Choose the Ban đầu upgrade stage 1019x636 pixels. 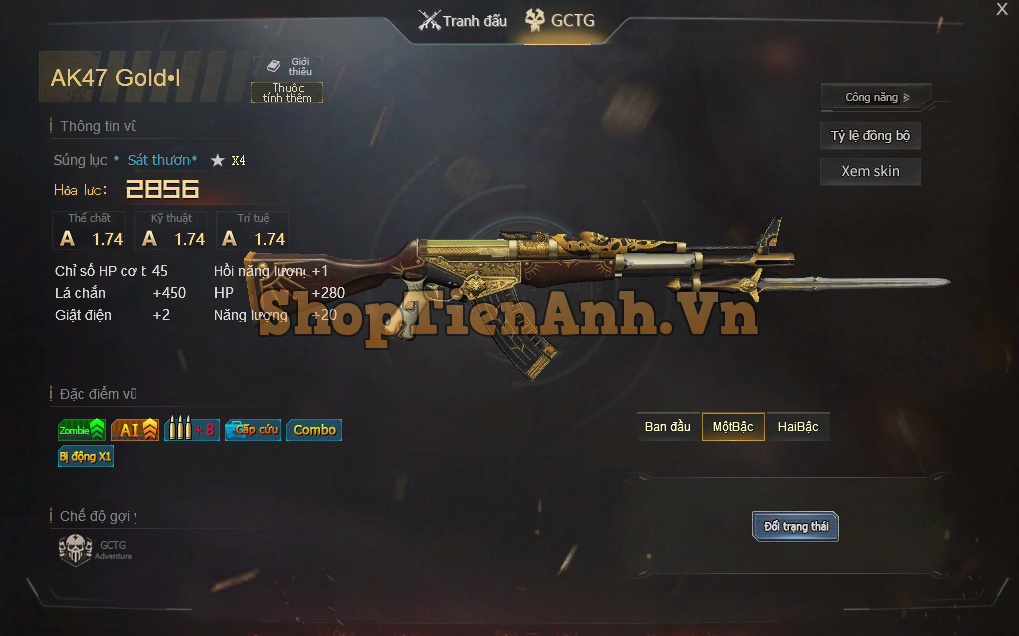click(668, 427)
